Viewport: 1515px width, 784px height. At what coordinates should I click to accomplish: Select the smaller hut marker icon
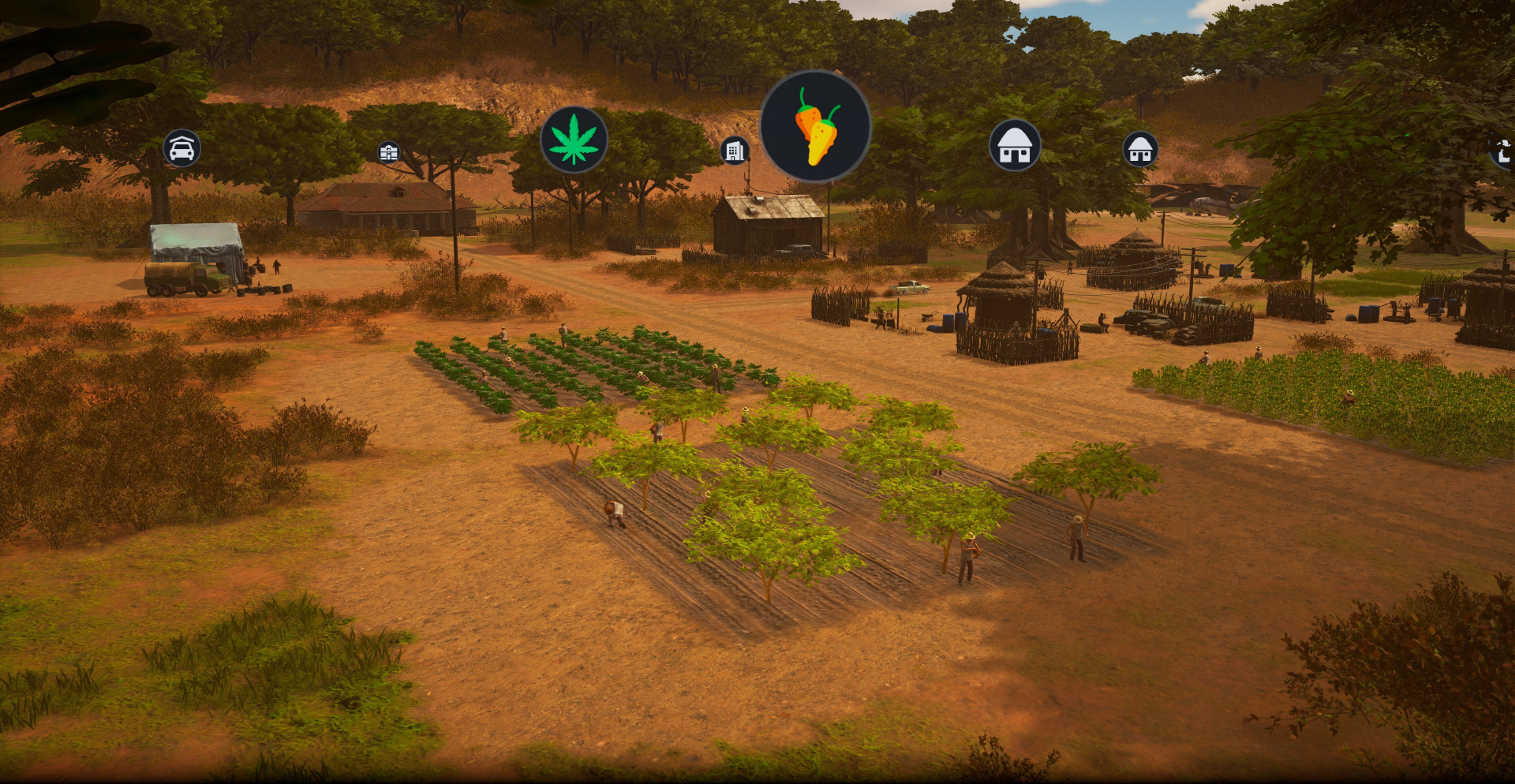1140,149
